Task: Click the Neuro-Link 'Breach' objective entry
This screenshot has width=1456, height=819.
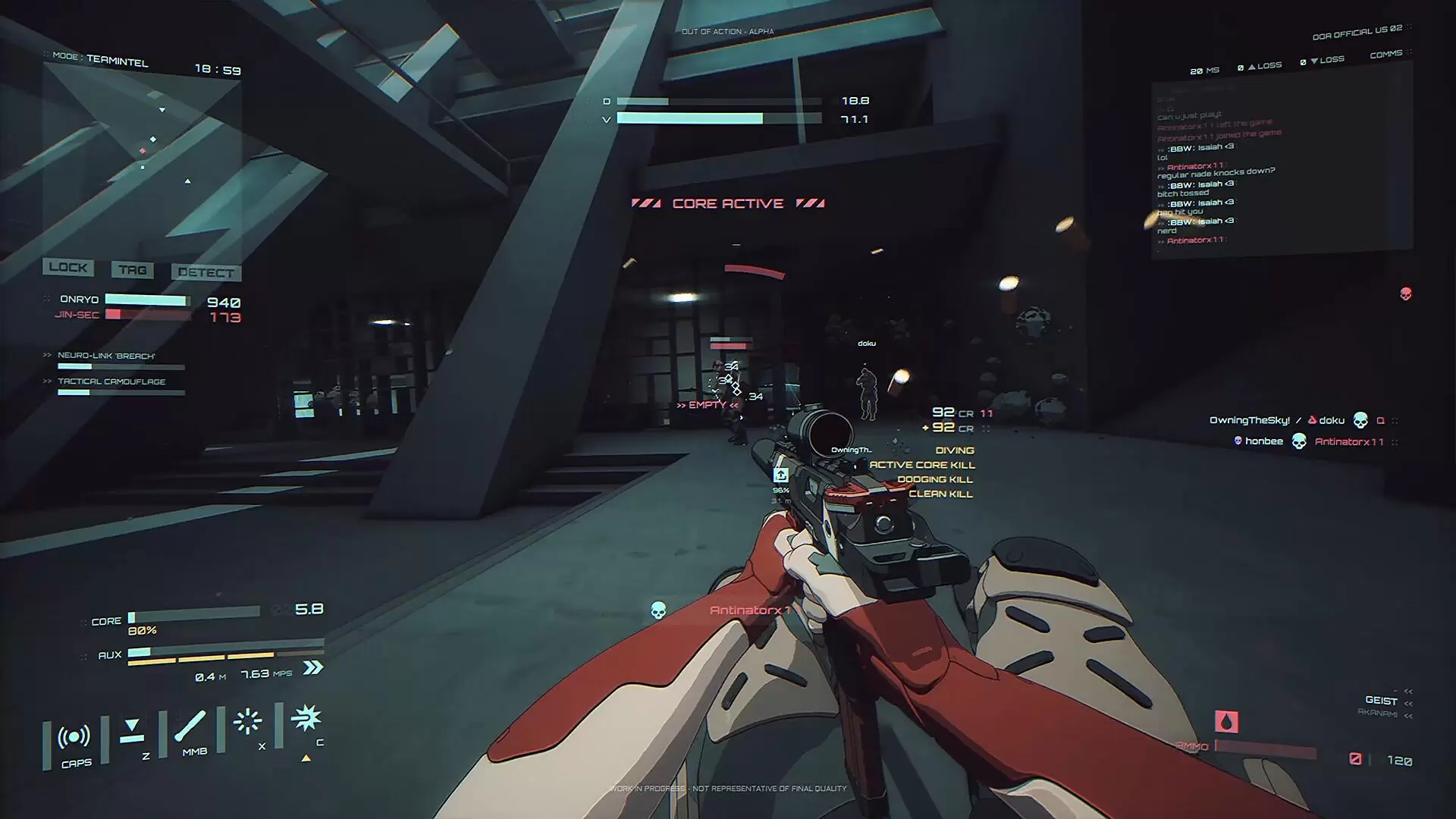Action: pyautogui.click(x=106, y=356)
